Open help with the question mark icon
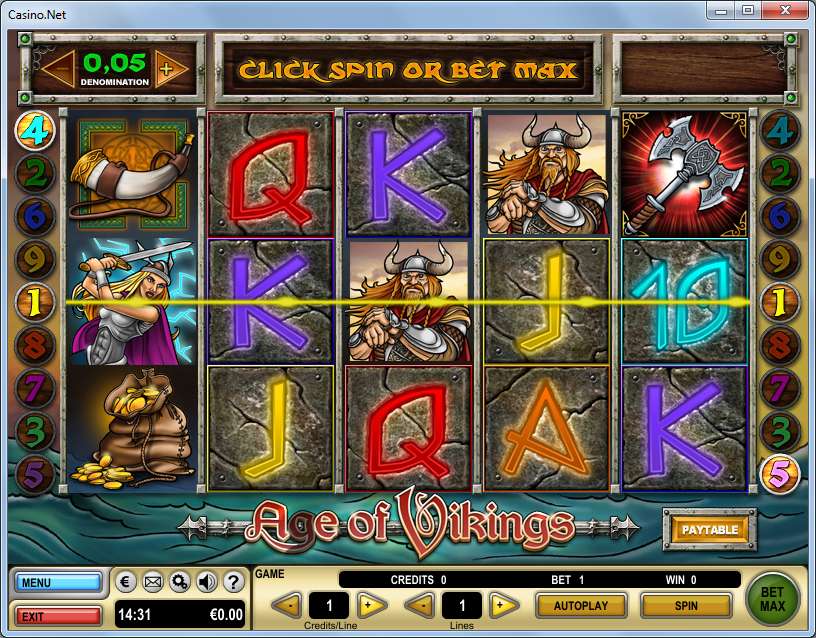The height and width of the screenshot is (638, 816). pos(232,582)
